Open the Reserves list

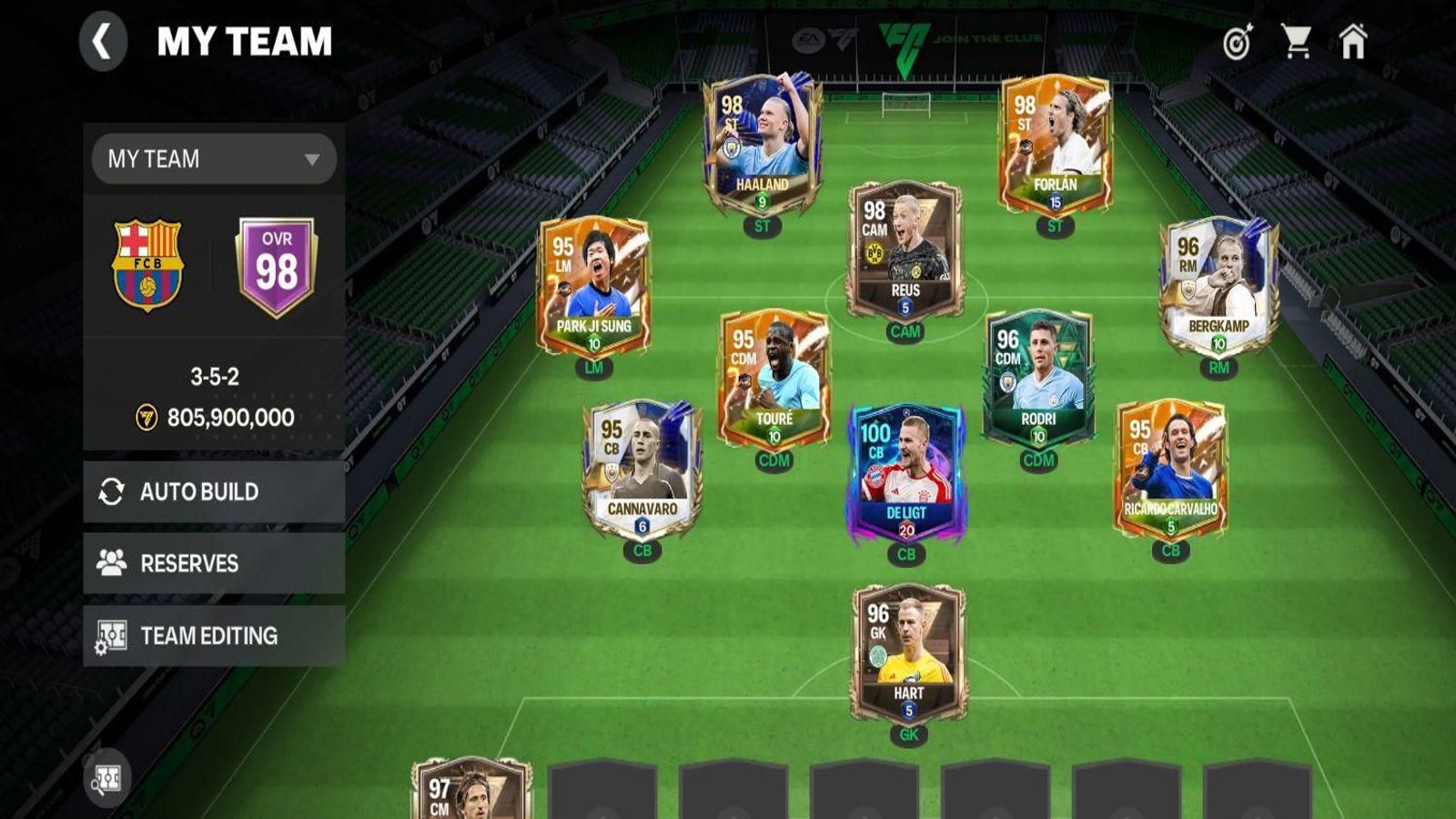coord(214,563)
